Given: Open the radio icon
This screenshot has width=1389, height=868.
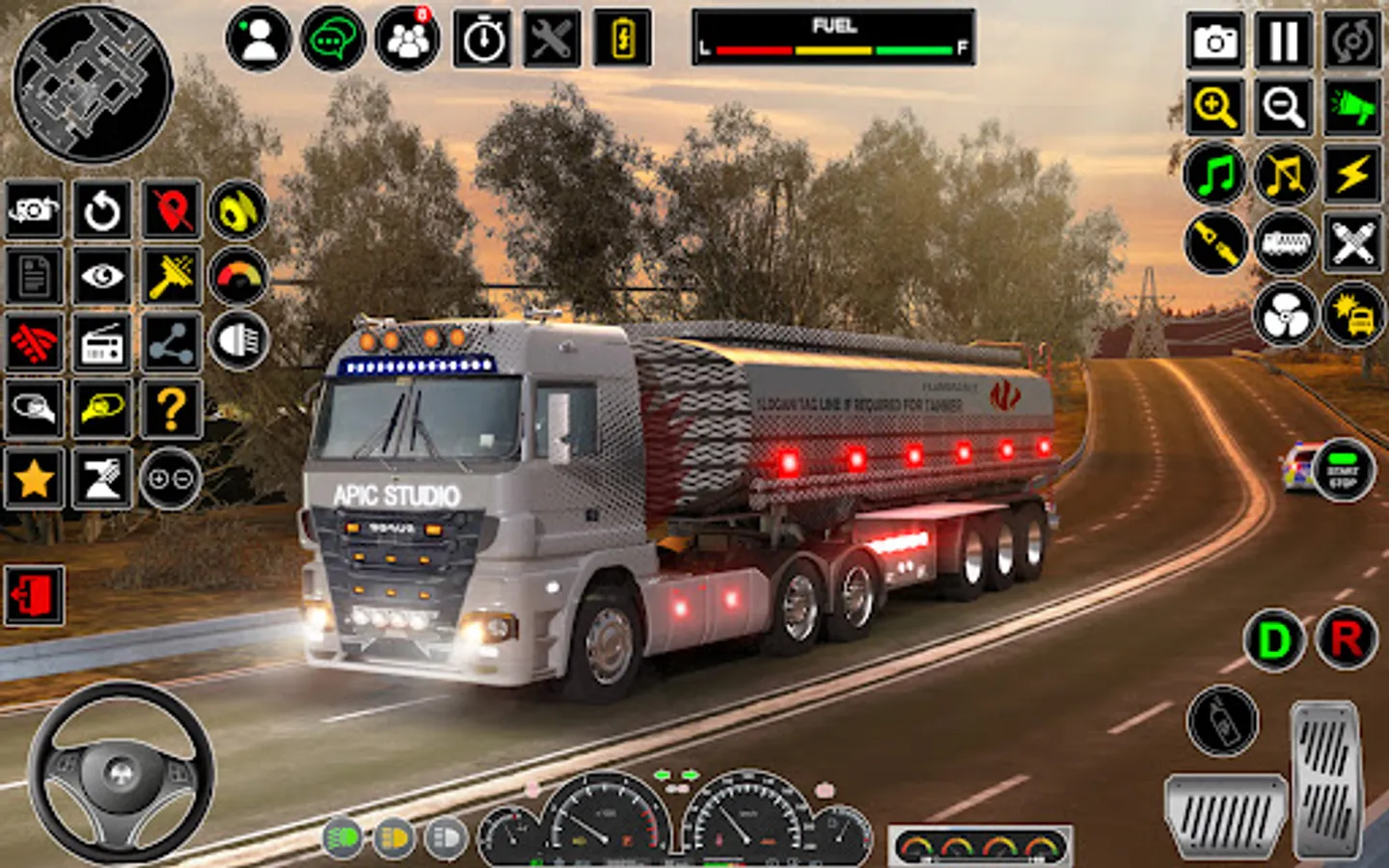Looking at the screenshot, I should click(102, 342).
